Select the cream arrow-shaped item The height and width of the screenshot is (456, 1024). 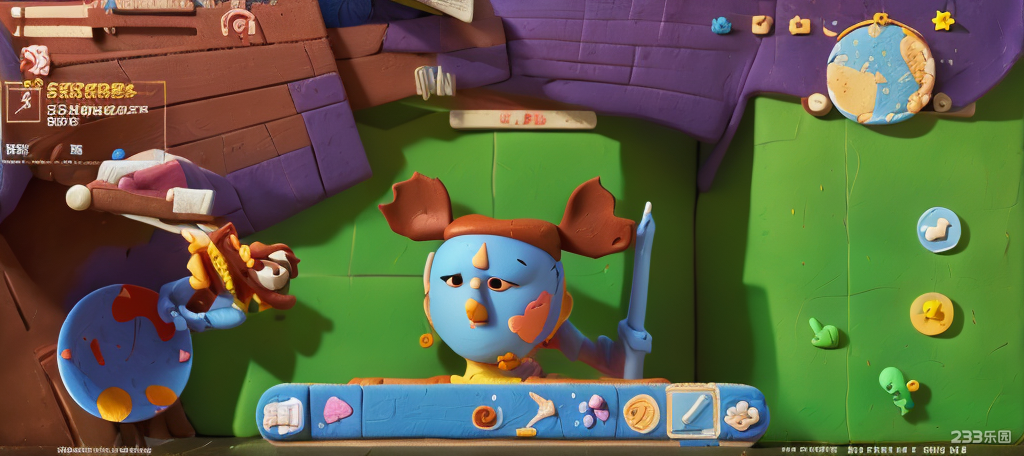[x=539, y=411]
